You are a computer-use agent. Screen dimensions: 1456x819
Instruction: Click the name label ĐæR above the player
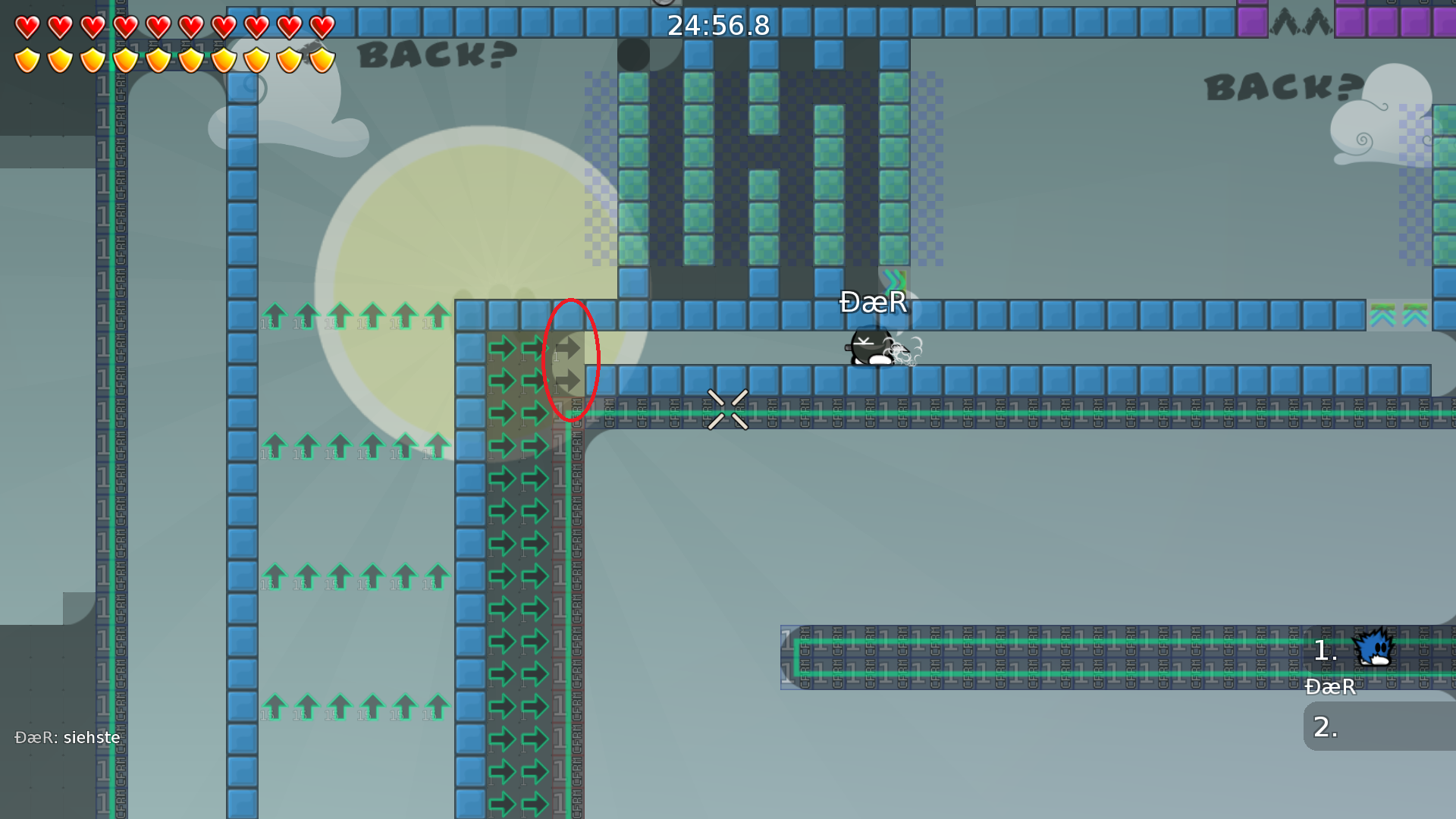[872, 303]
